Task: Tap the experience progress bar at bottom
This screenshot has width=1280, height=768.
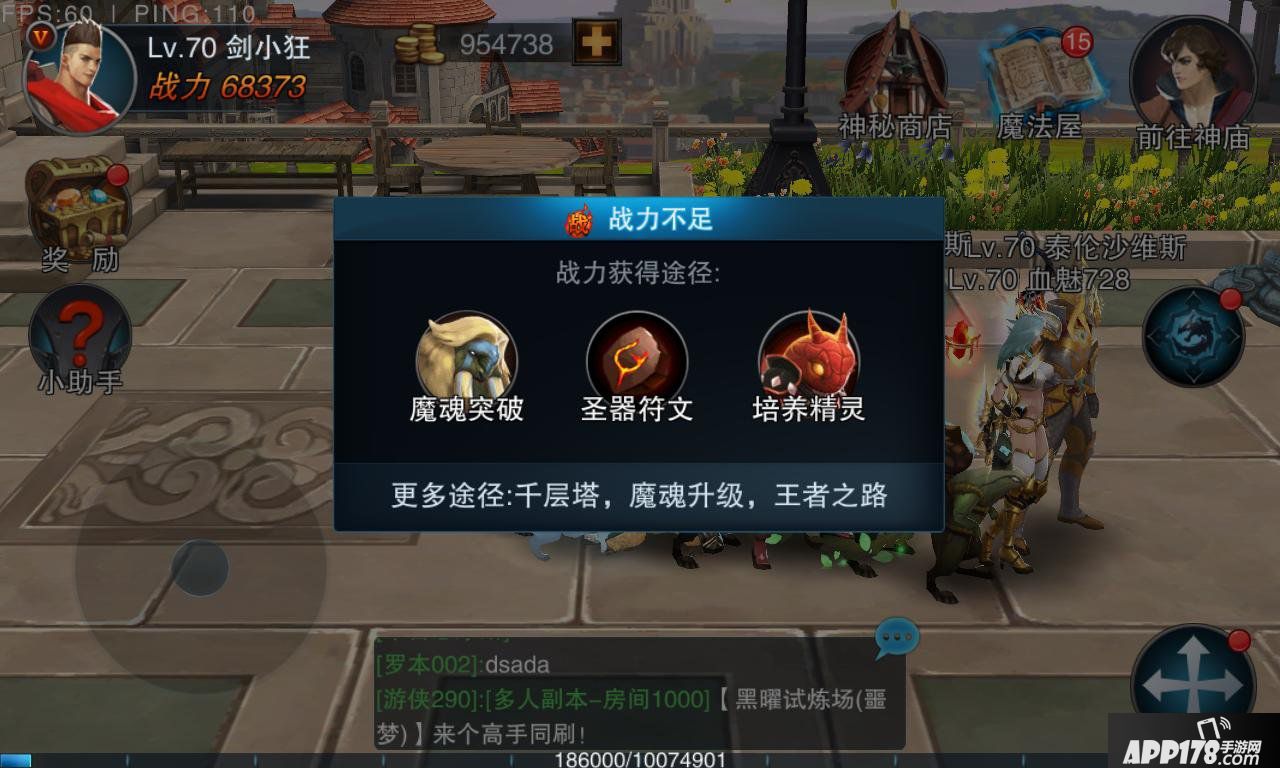Action: [x=640, y=758]
